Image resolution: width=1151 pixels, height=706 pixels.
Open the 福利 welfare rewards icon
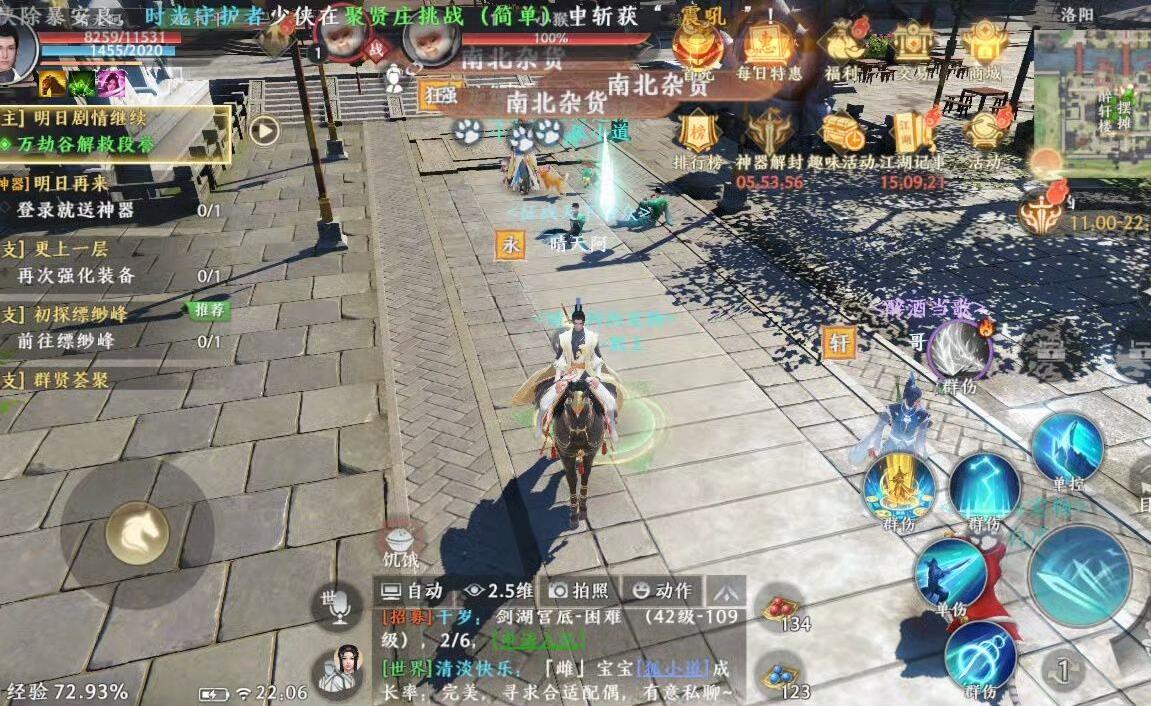(842, 45)
